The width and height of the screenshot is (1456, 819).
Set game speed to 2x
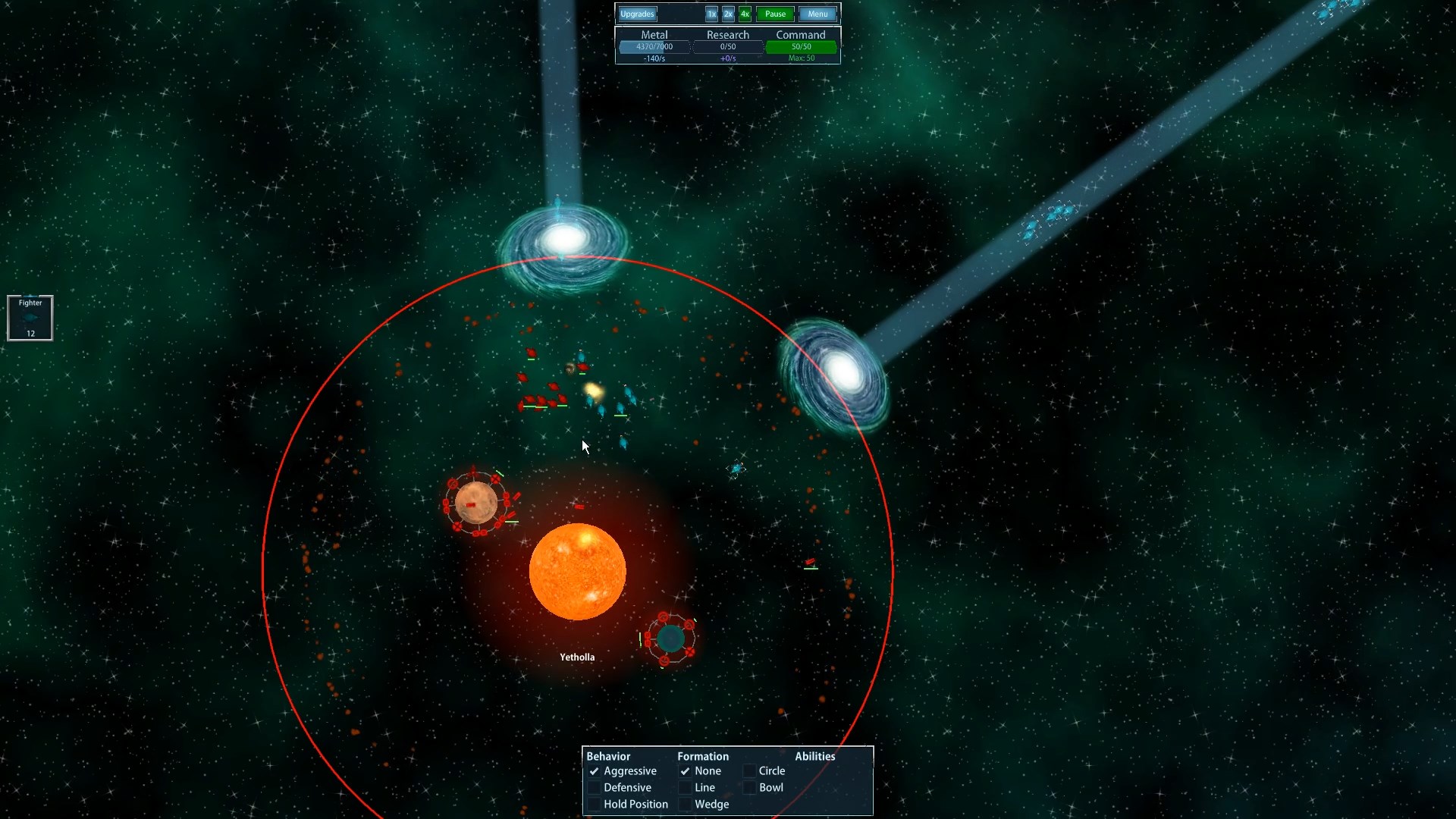coord(728,14)
